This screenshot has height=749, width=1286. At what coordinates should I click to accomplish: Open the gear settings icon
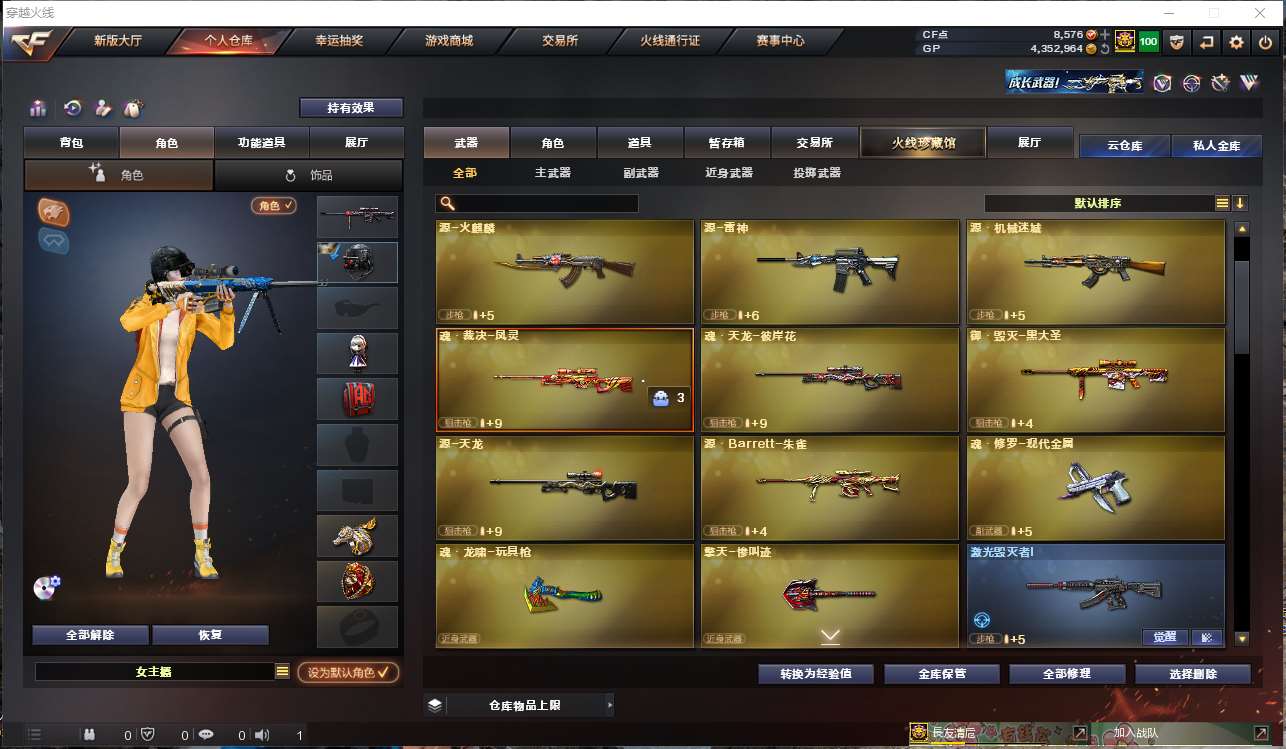point(1237,42)
